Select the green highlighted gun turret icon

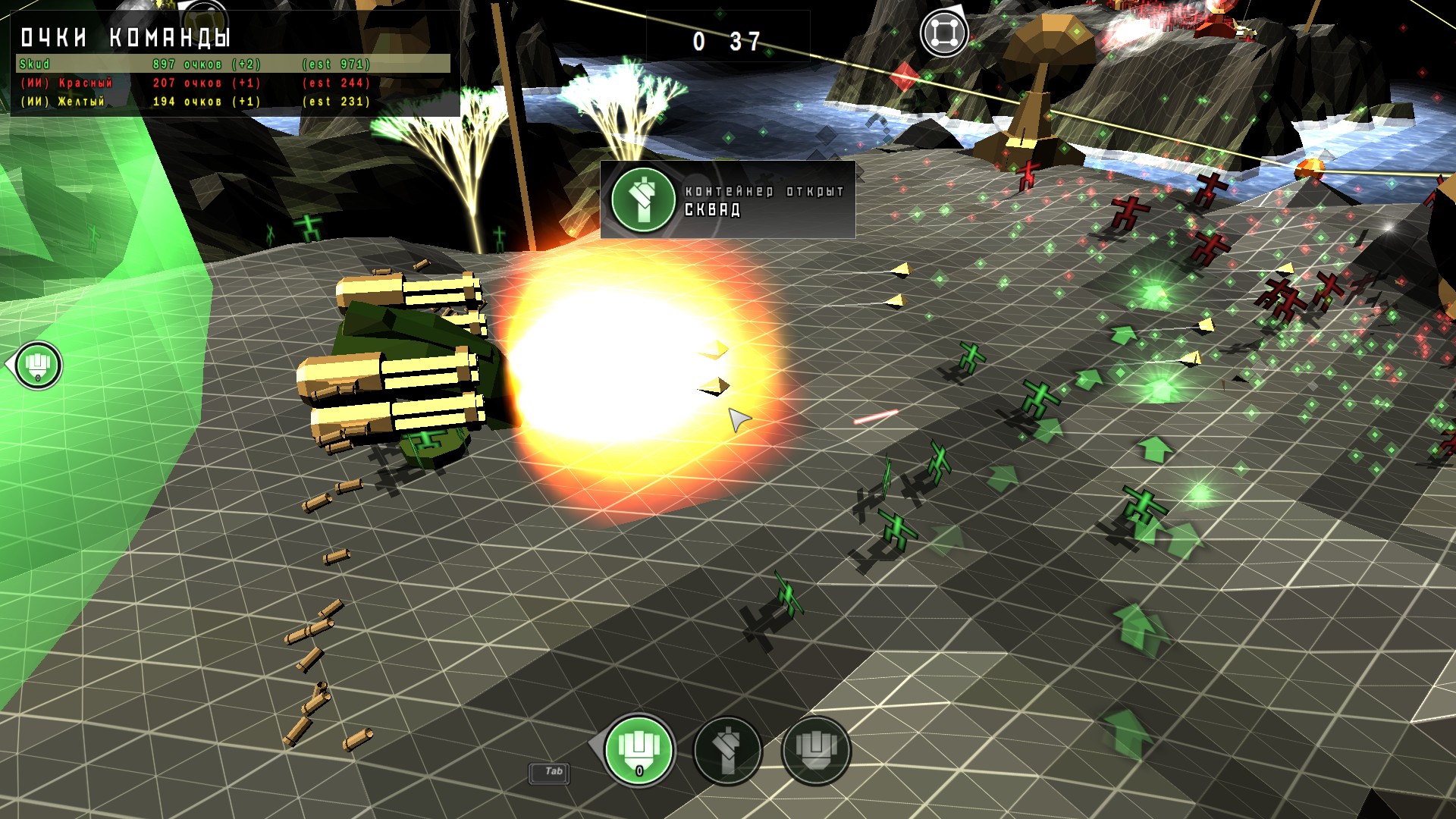(639, 750)
